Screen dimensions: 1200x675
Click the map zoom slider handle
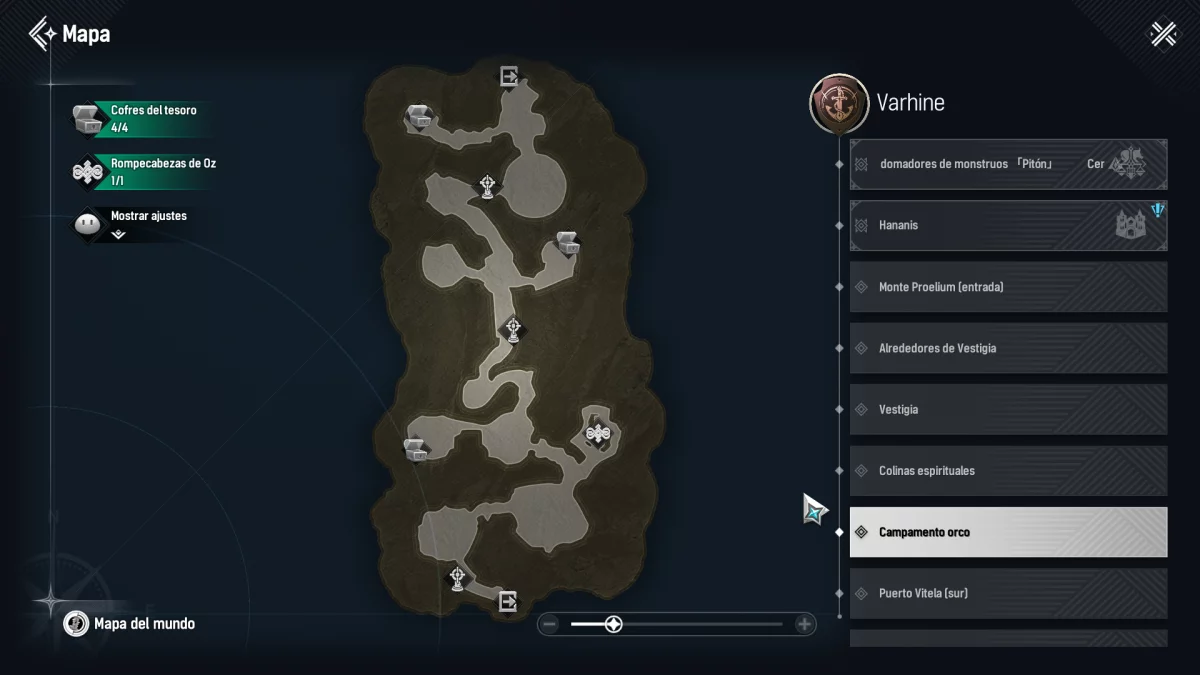click(614, 625)
